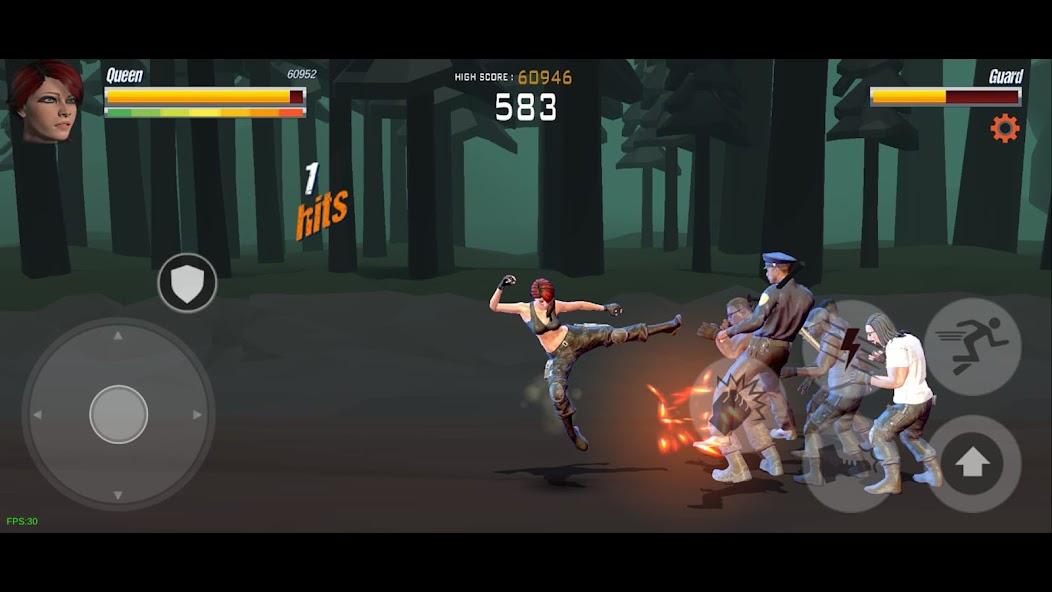
Task: Open settings via the orange gear icon
Action: click(x=1004, y=128)
